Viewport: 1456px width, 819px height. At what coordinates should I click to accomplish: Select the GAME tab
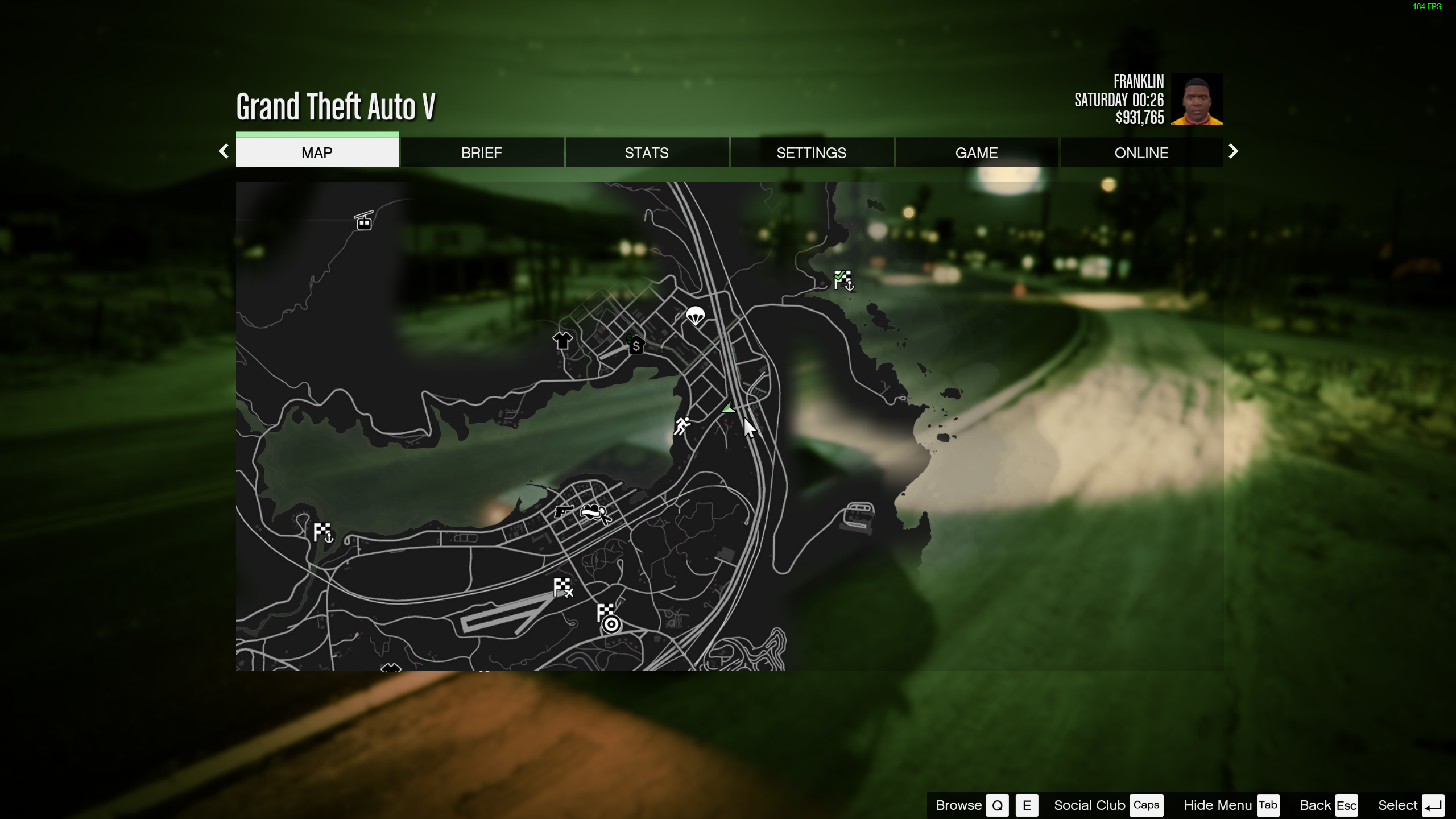click(x=976, y=152)
